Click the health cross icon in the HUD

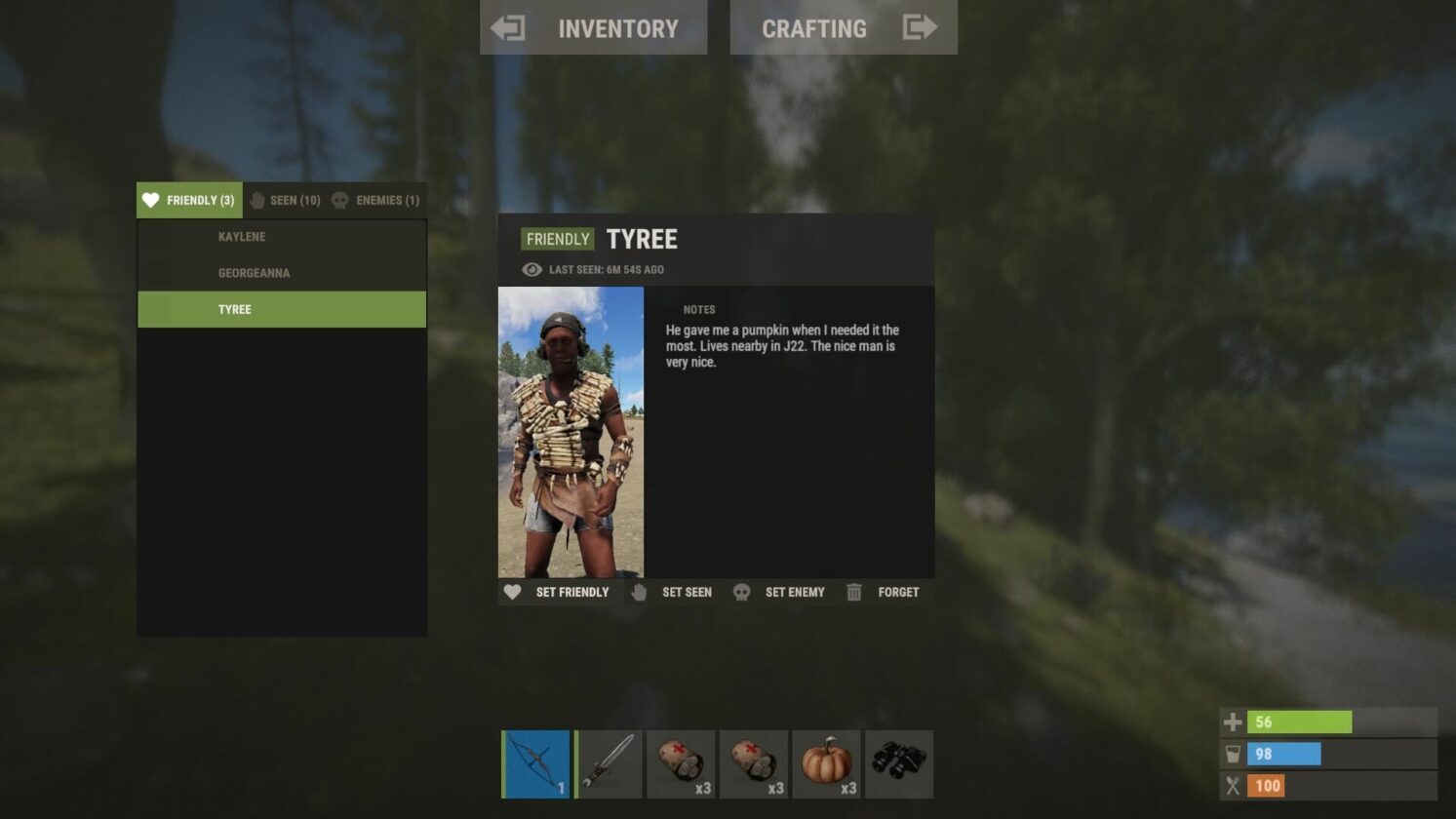click(x=1235, y=722)
